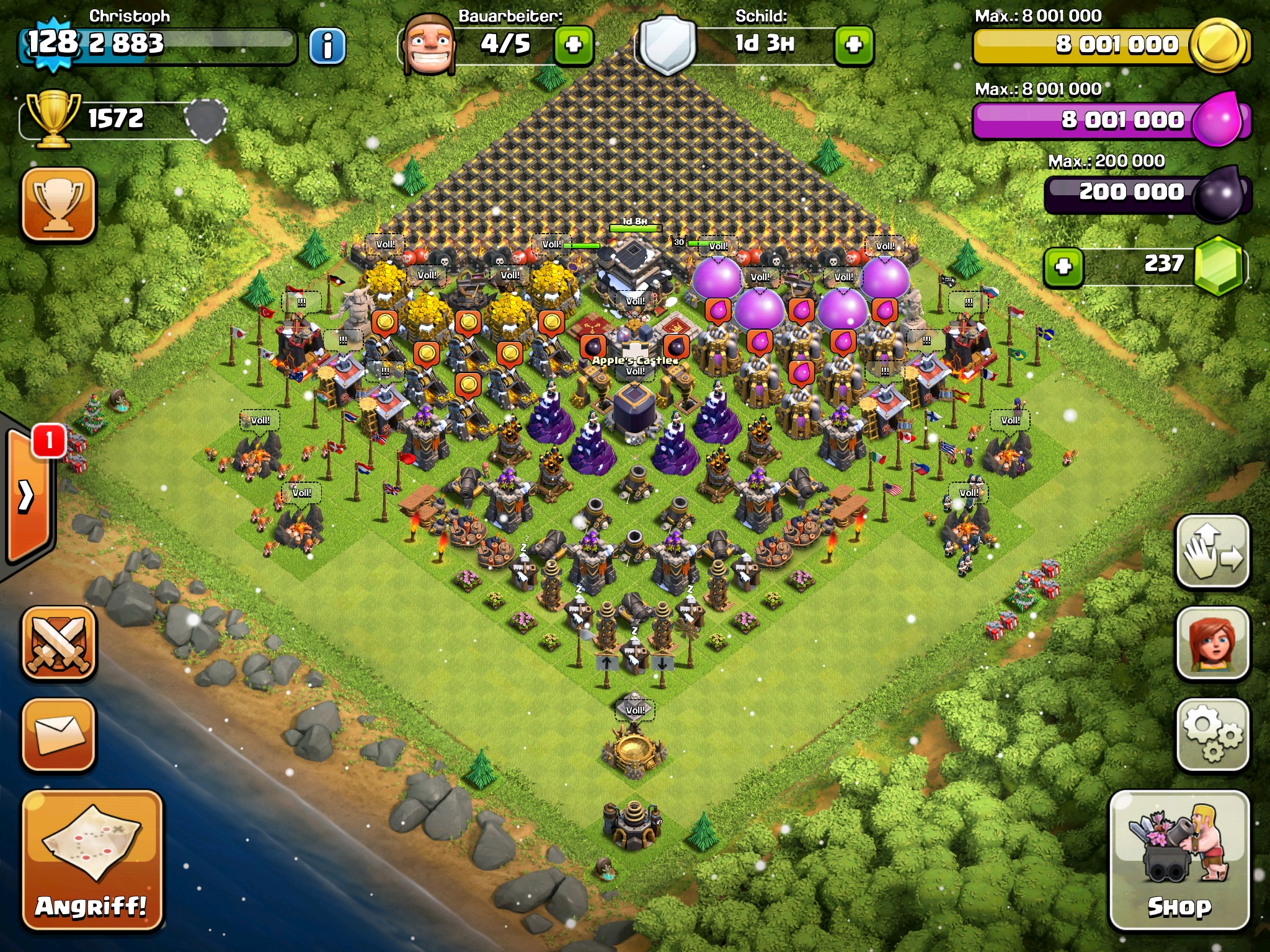Tap the pink elixir drop icon
This screenshot has height=952, width=1270.
click(1217, 120)
